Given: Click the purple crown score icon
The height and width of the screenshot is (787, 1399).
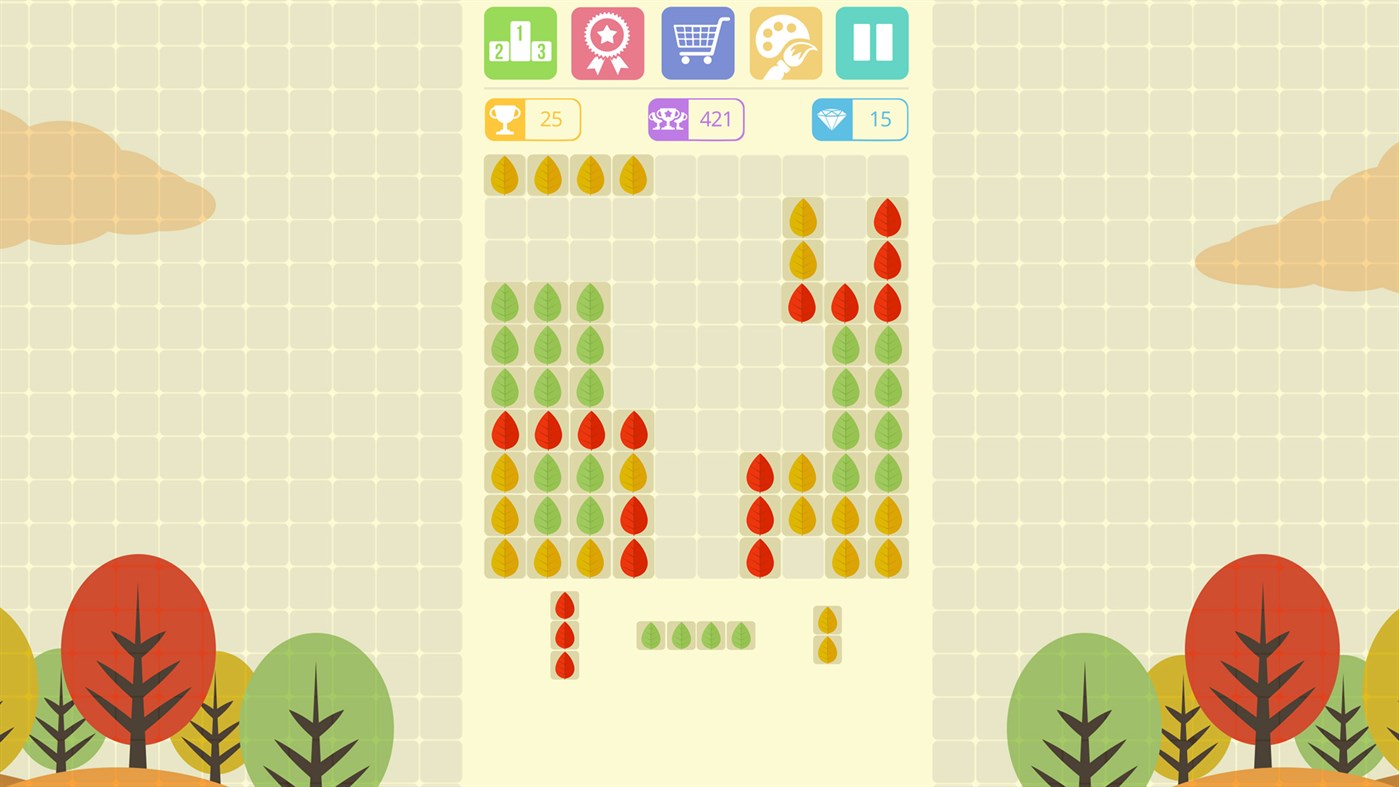Looking at the screenshot, I should pyautogui.click(x=668, y=118).
